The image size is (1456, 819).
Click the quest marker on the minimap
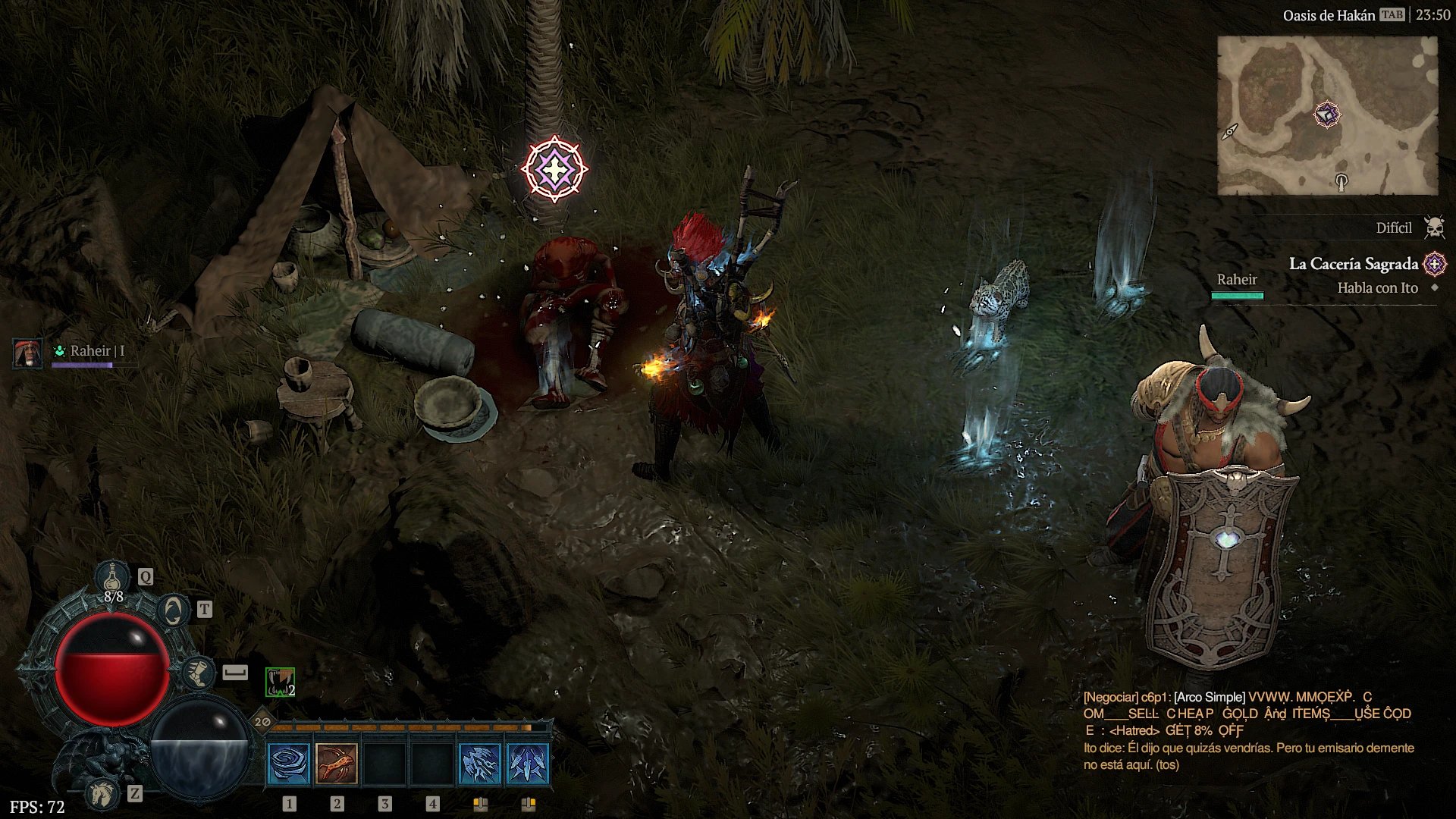tap(1326, 115)
